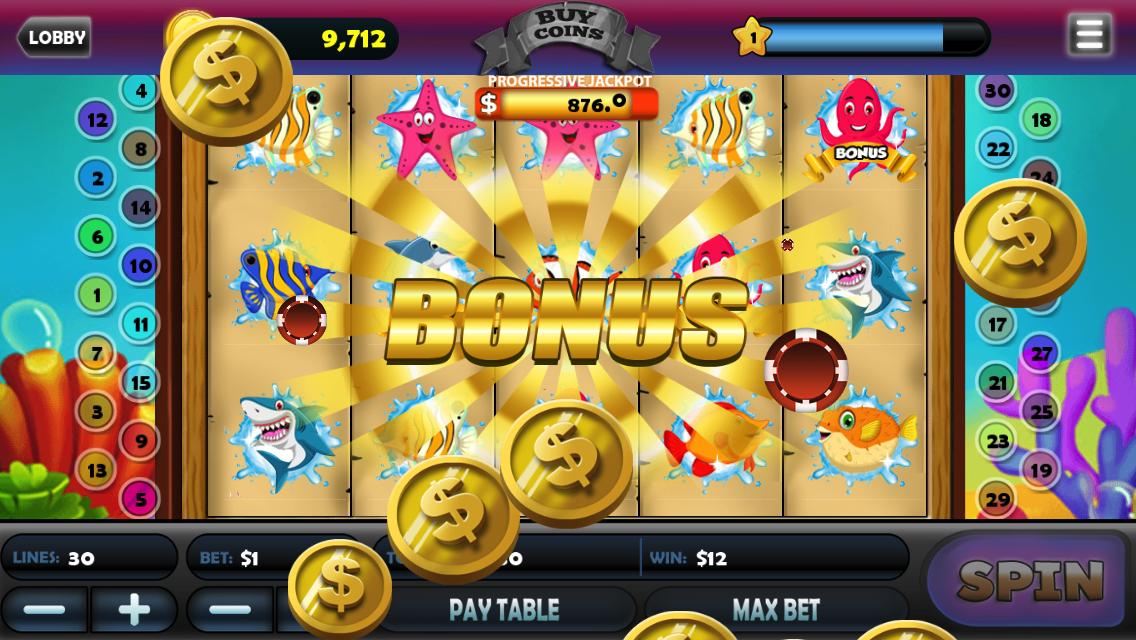Click payline marker number 13
1136x640 pixels.
(x=96, y=469)
